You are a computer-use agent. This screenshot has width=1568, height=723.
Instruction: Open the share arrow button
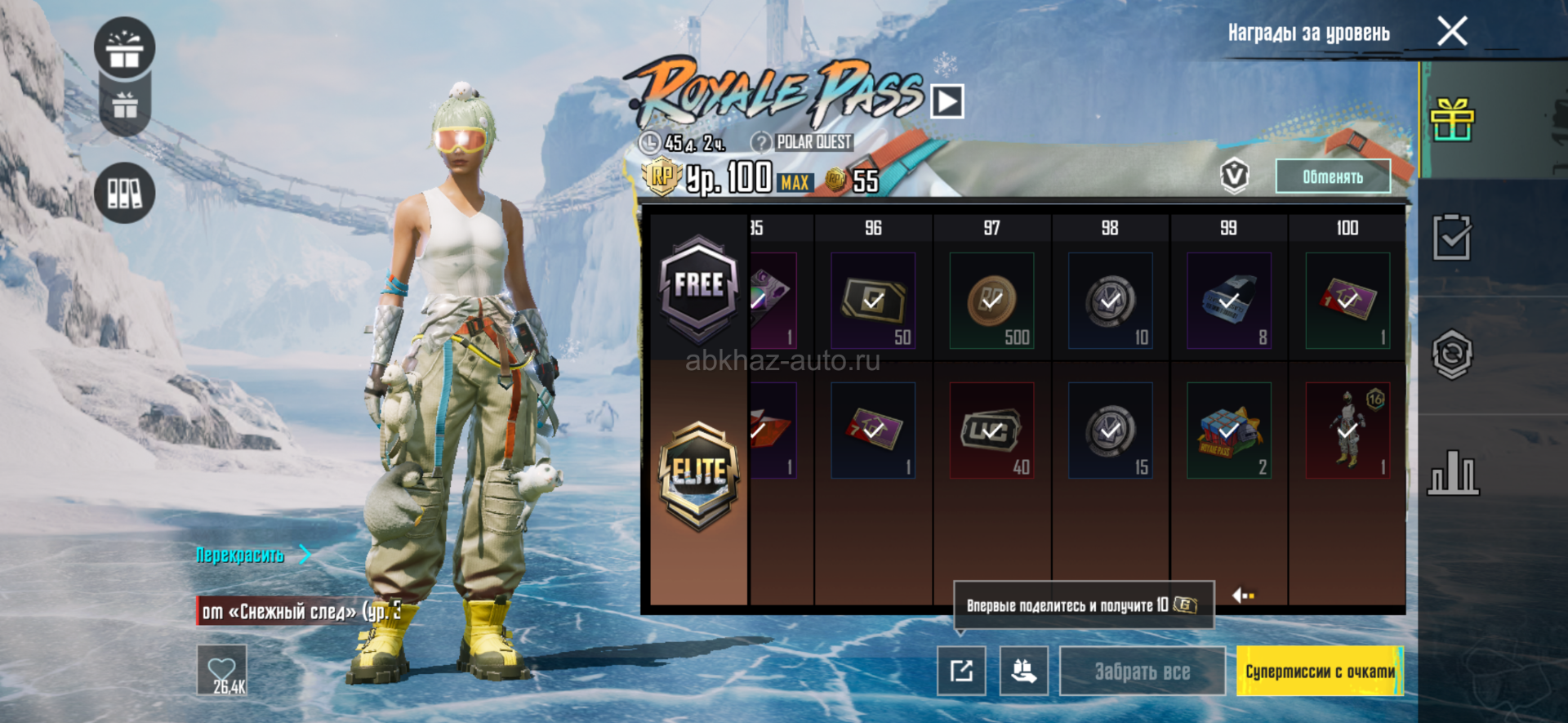961,671
